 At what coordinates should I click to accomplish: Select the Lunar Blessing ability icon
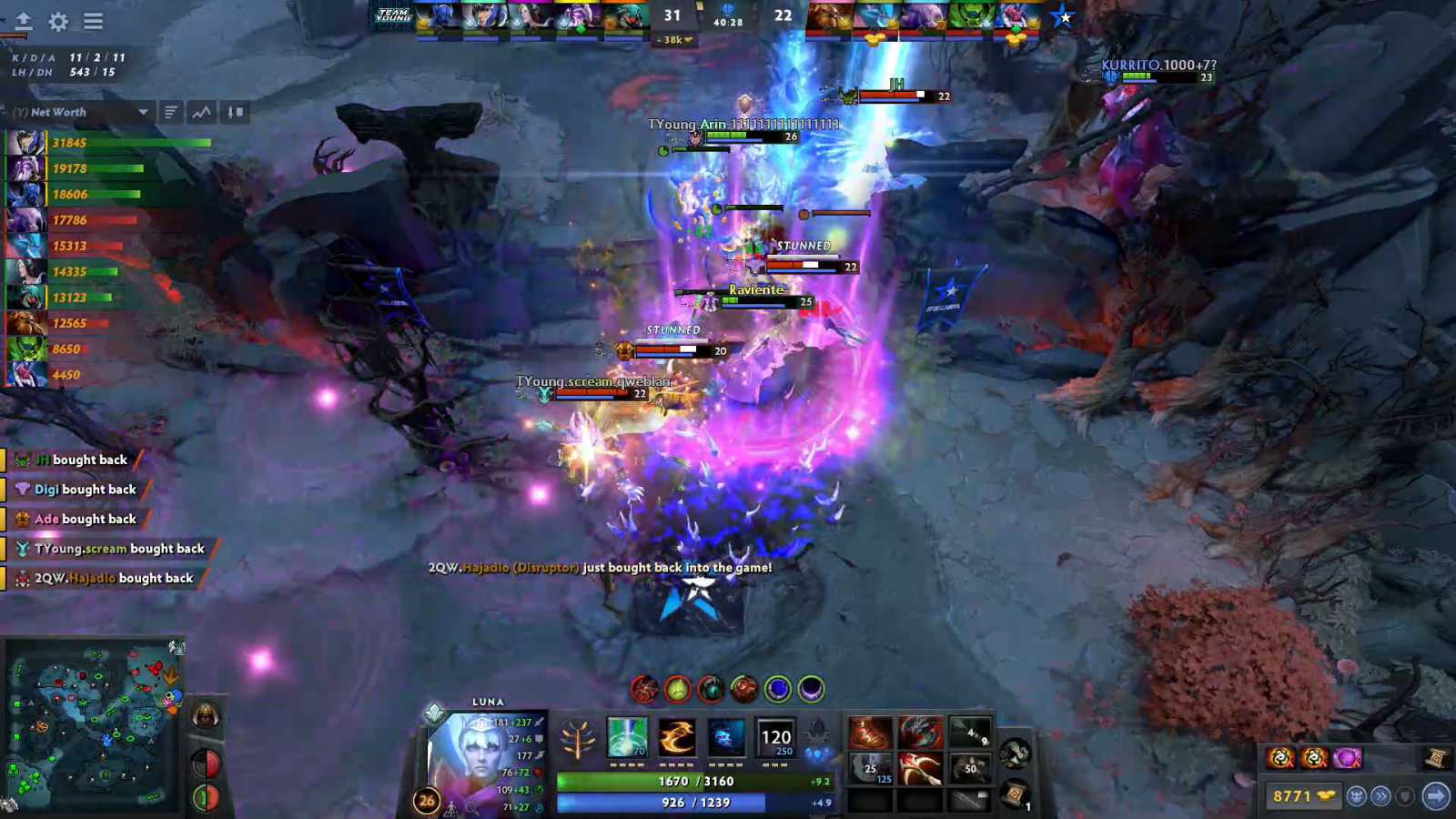tap(726, 737)
